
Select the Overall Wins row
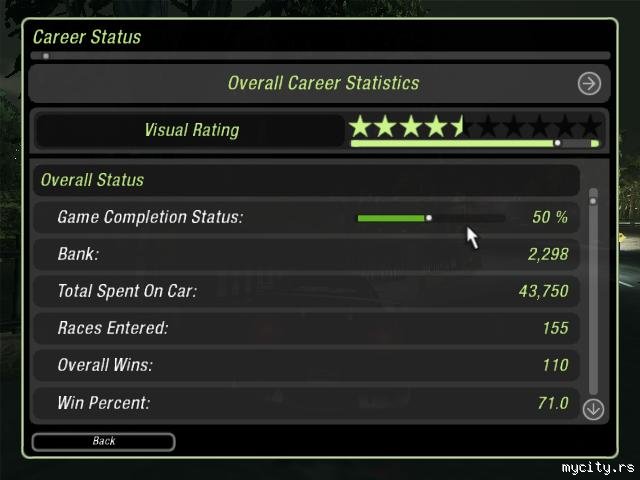(305, 365)
